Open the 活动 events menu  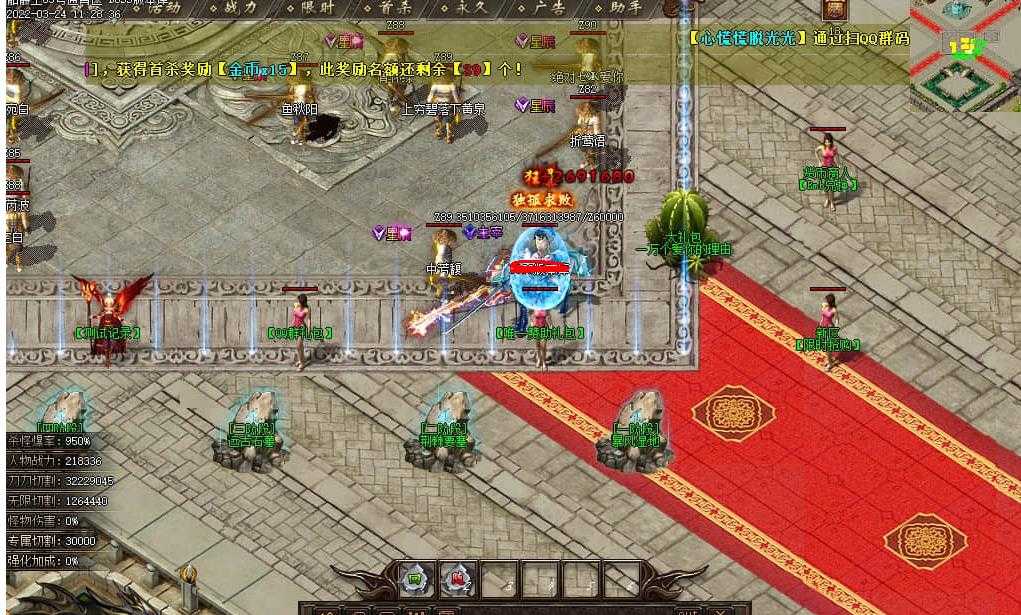coord(163,7)
